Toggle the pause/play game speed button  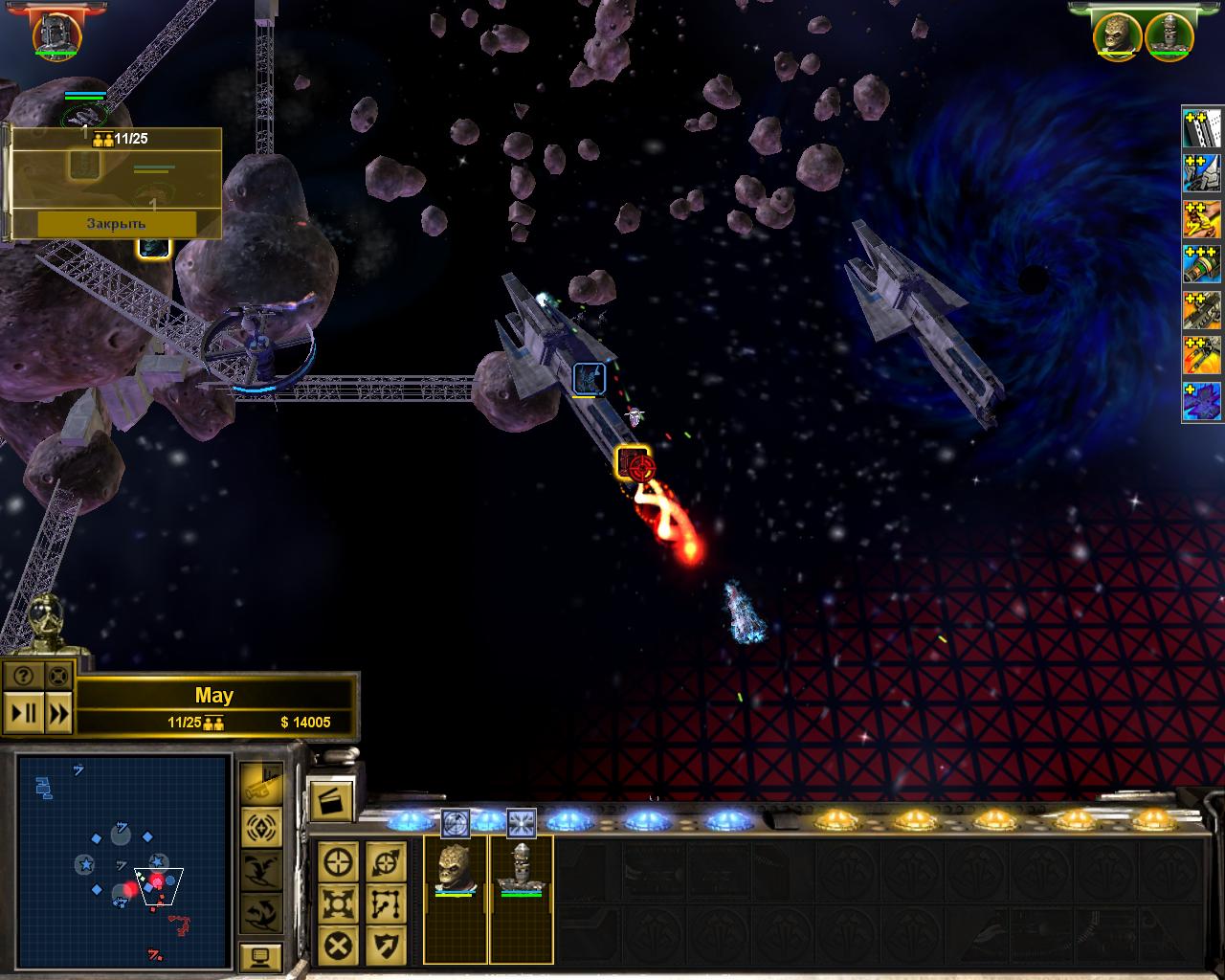(23, 713)
